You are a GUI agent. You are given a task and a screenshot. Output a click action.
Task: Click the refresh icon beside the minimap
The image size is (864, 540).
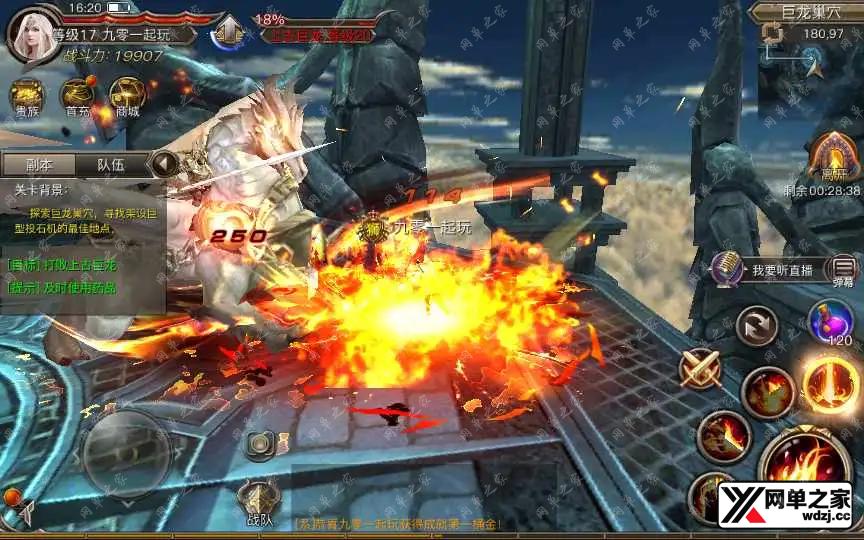click(771, 34)
